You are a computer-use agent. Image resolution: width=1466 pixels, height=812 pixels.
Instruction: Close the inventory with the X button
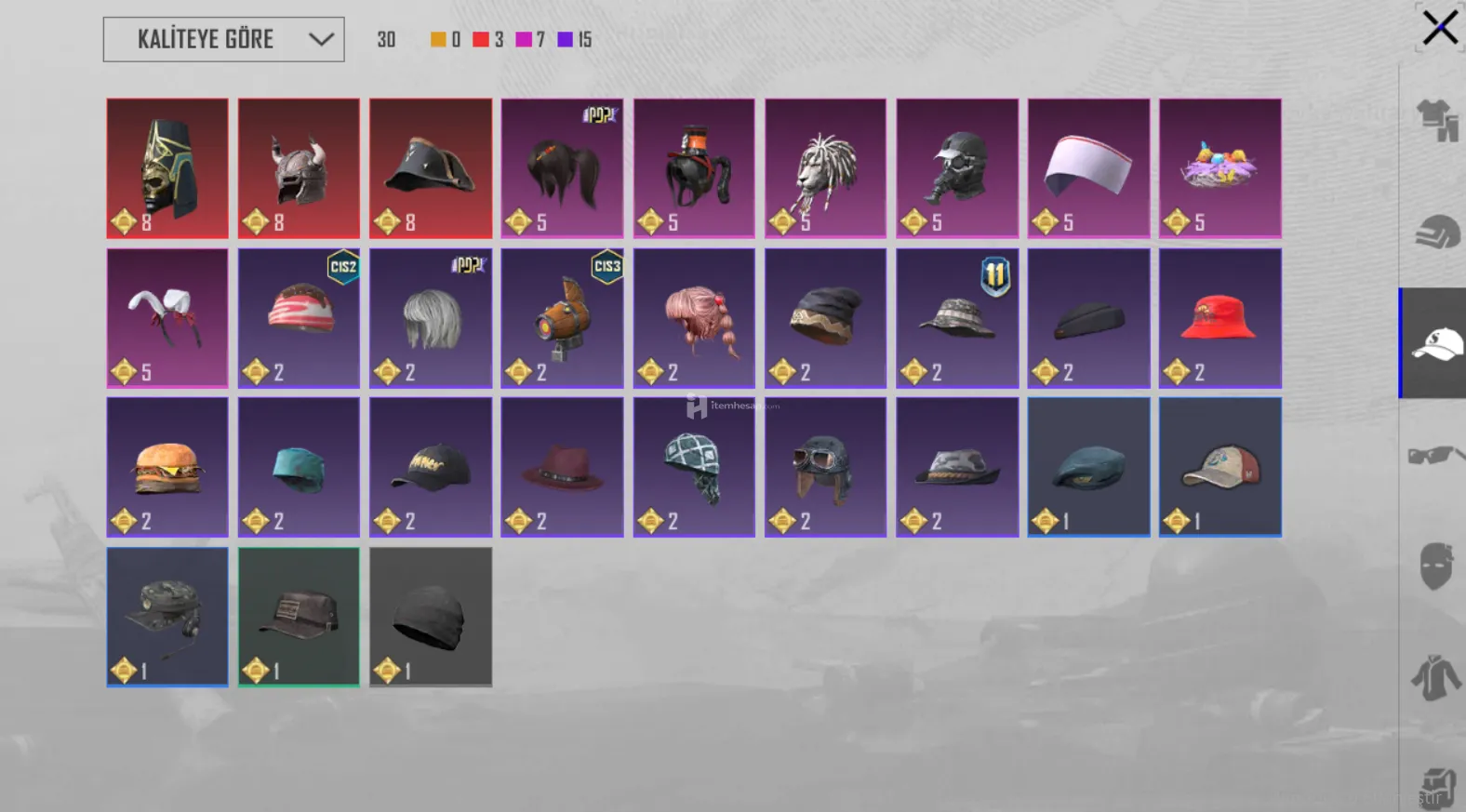point(1439,27)
